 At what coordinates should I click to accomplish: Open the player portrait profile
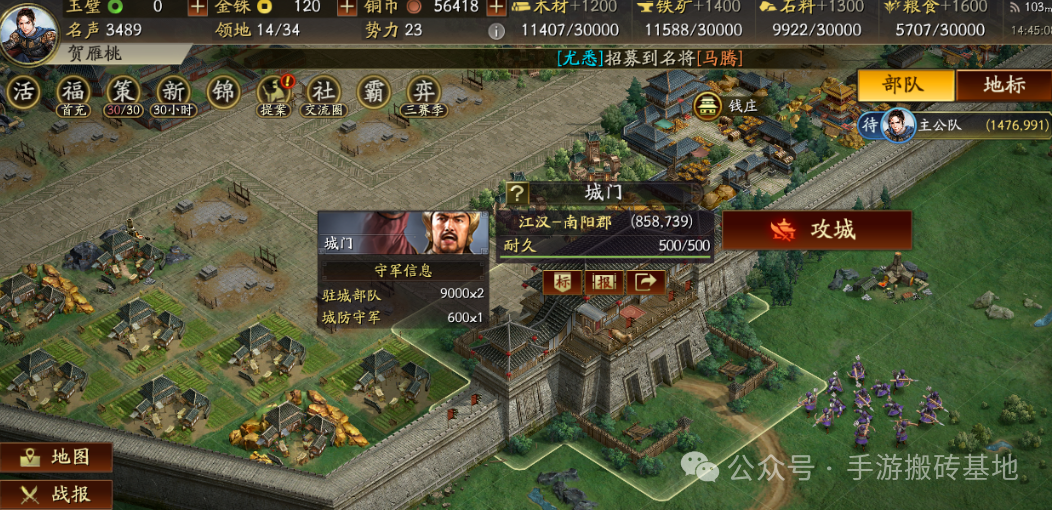coord(28,30)
